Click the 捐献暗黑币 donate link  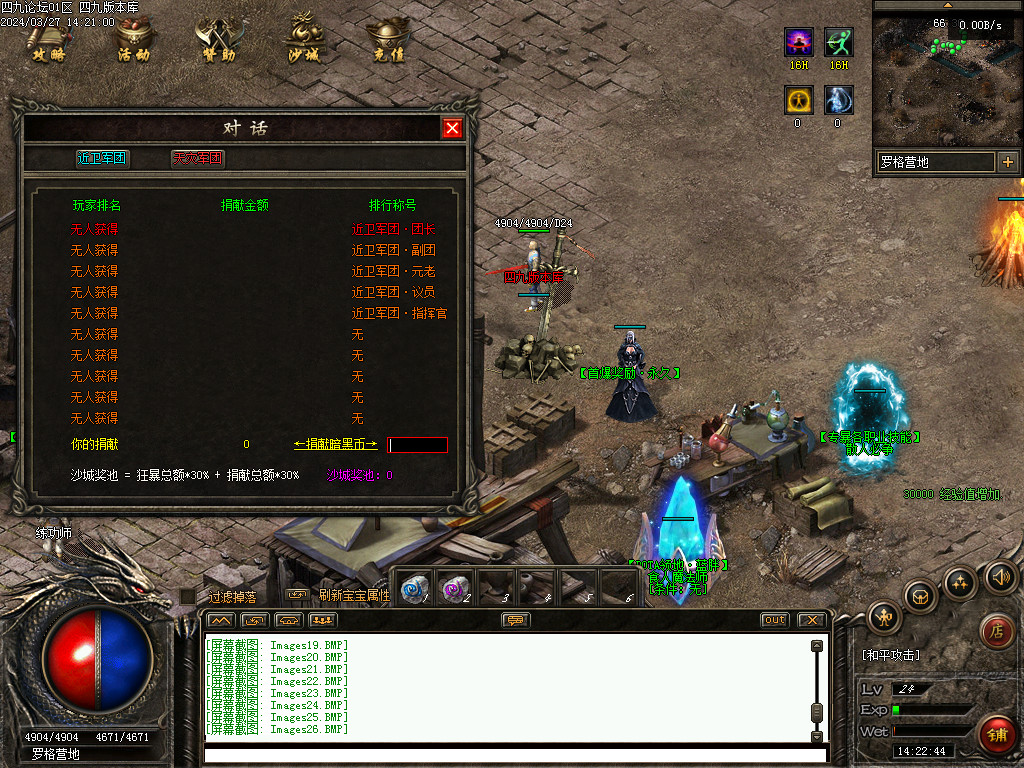pyautogui.click(x=335, y=444)
